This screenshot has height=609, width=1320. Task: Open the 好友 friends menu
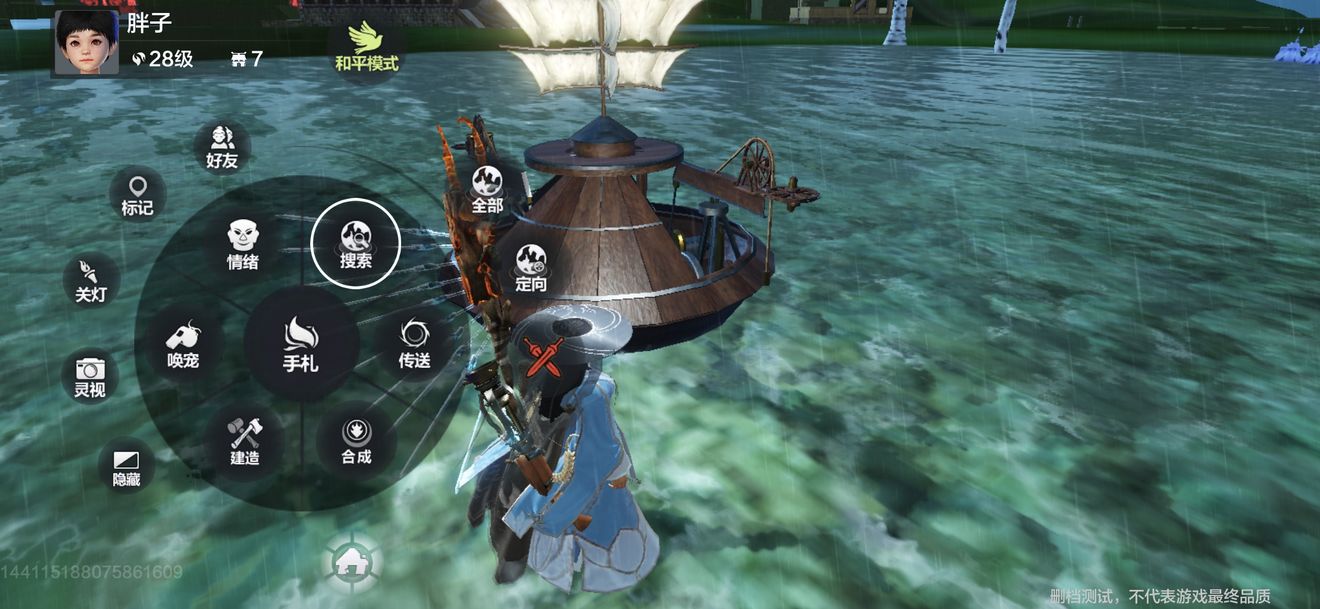222,147
